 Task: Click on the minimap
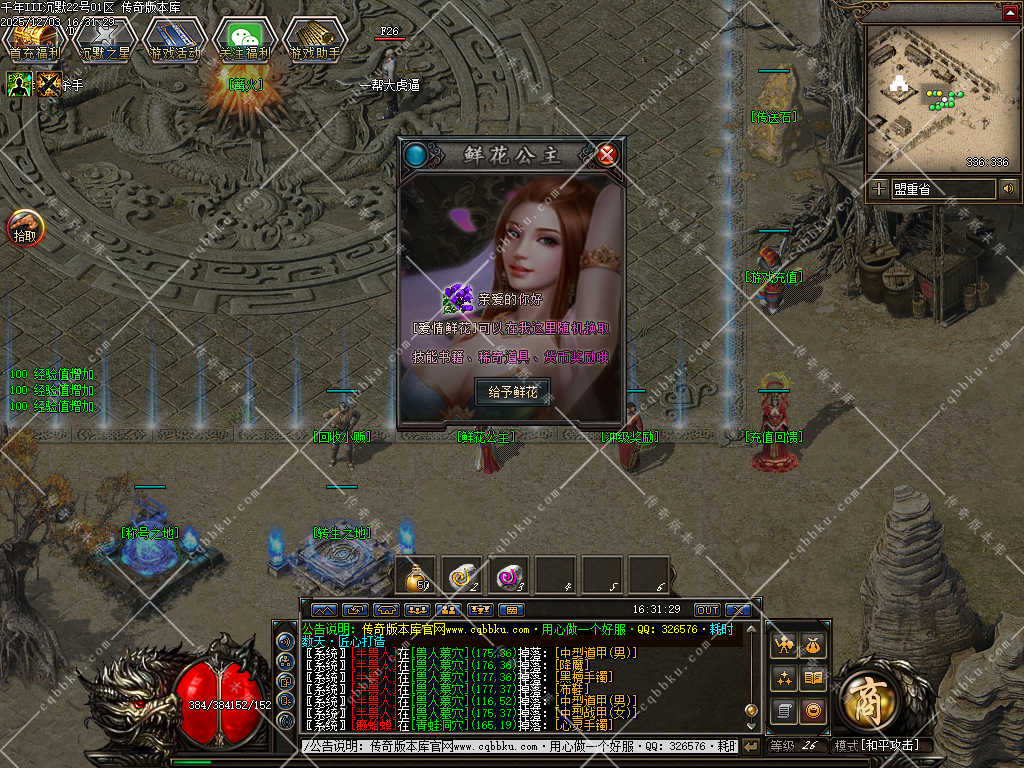click(937, 98)
